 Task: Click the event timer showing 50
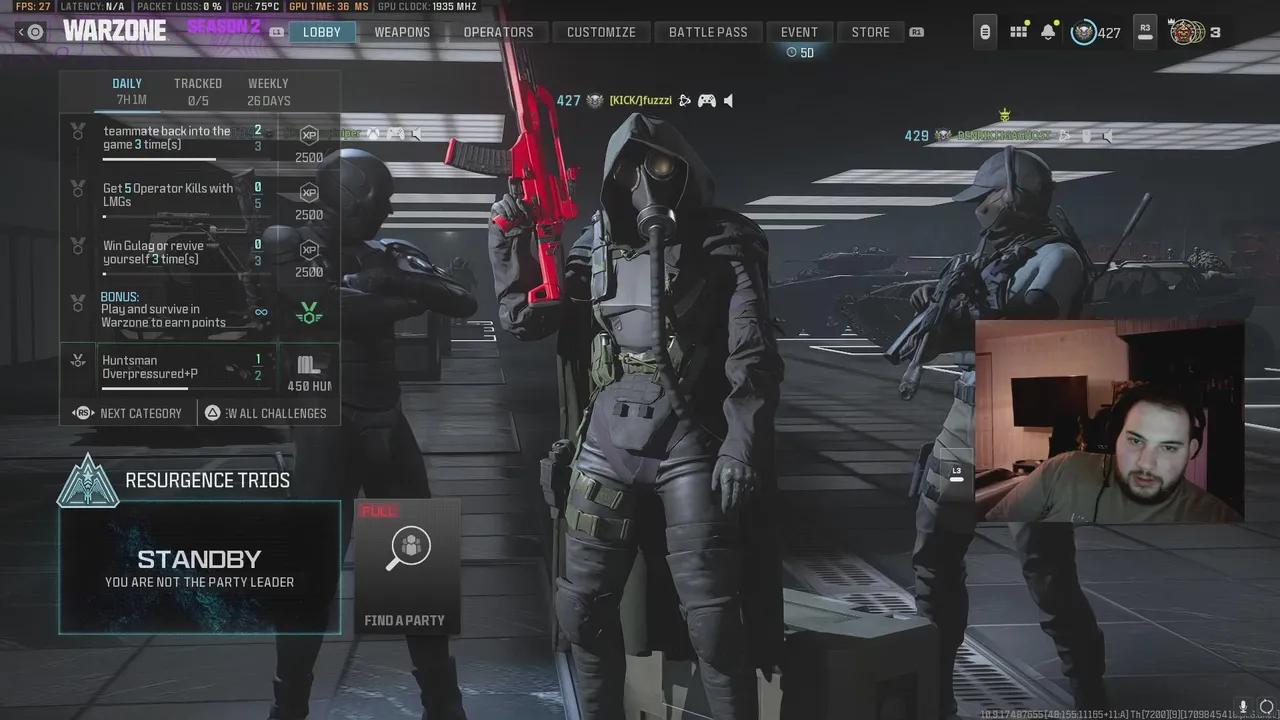click(800, 50)
